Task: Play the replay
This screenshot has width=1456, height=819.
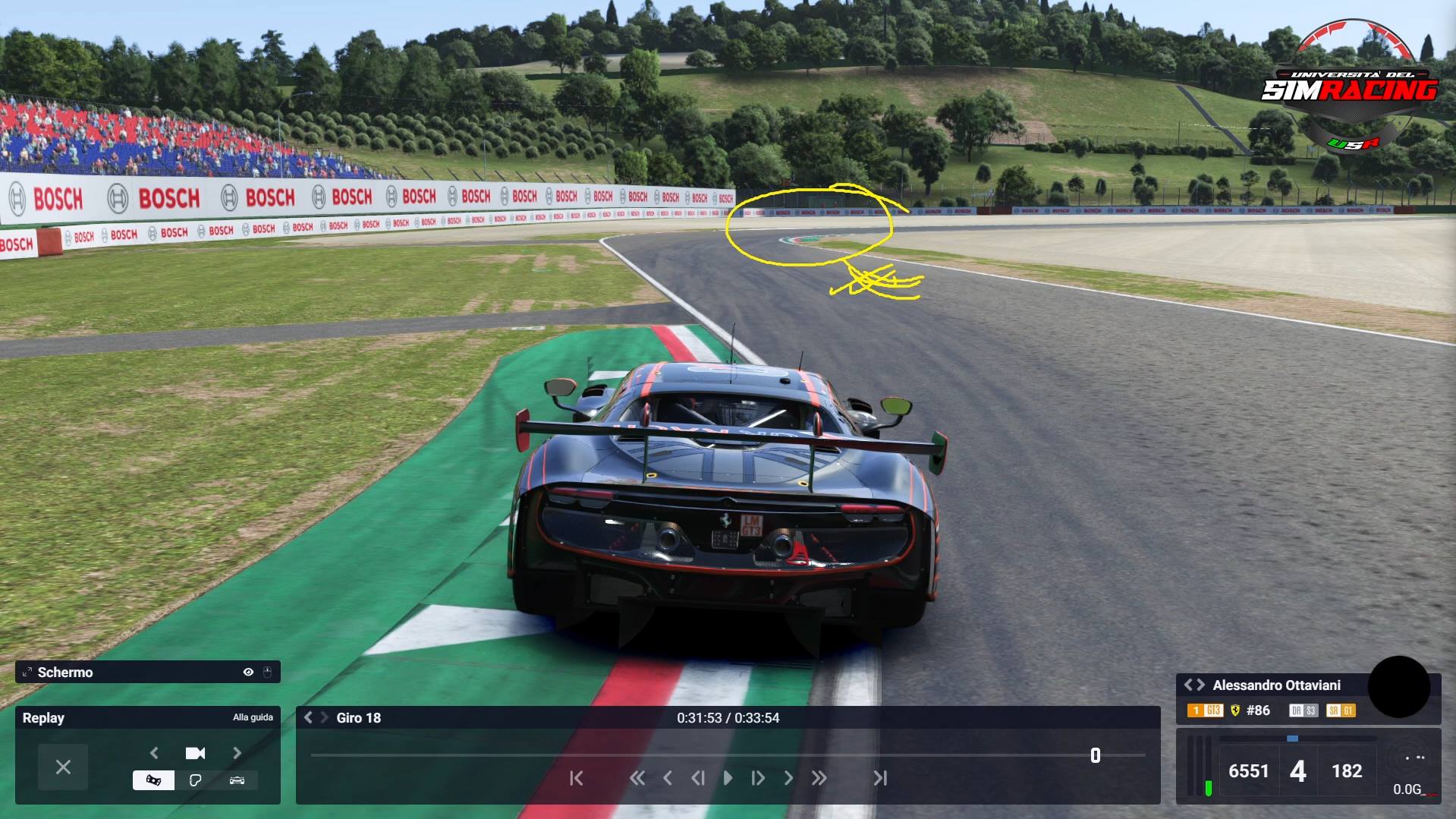Action: tap(728, 778)
